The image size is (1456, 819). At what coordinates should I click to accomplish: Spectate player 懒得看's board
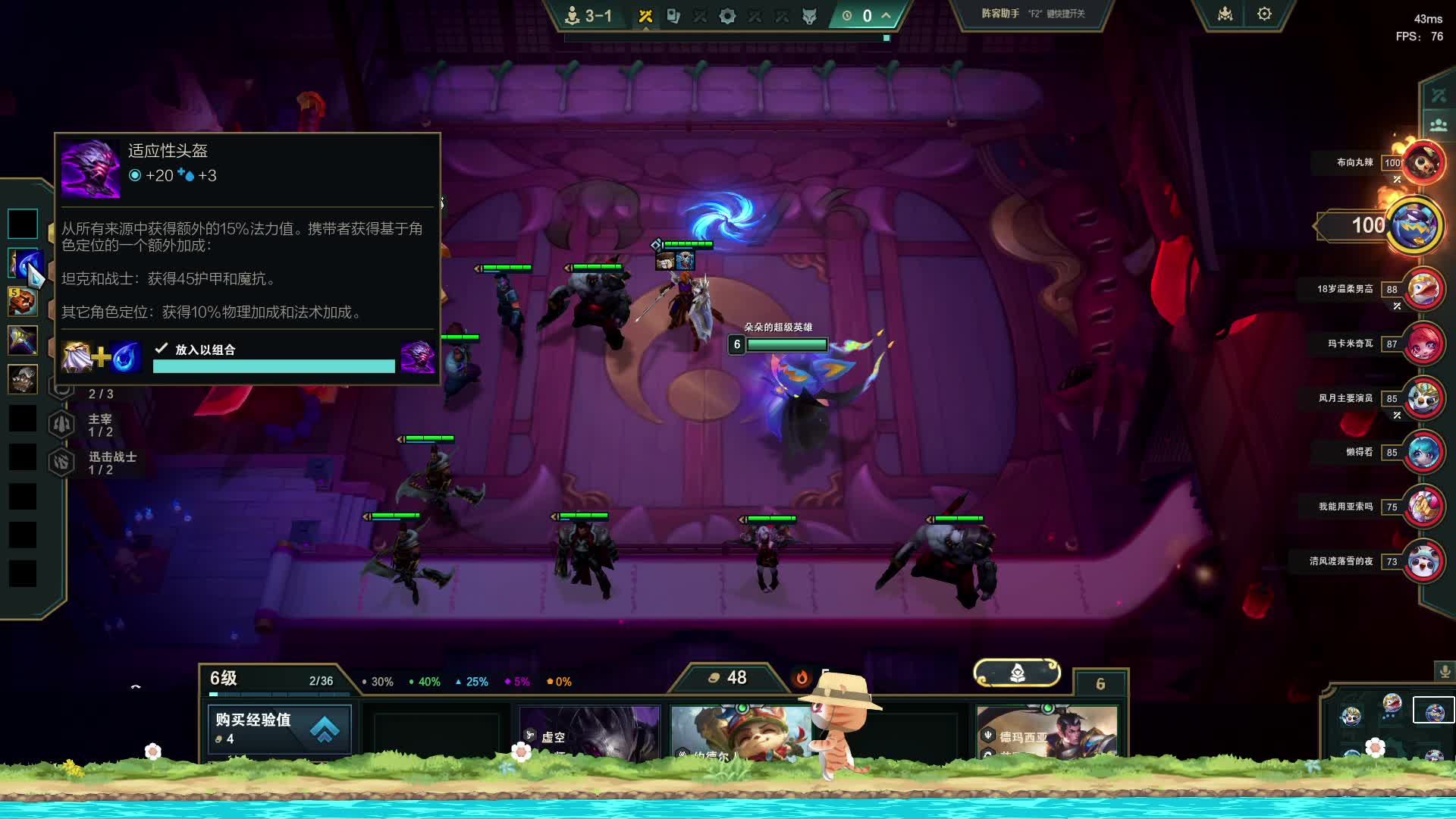coord(1423,452)
